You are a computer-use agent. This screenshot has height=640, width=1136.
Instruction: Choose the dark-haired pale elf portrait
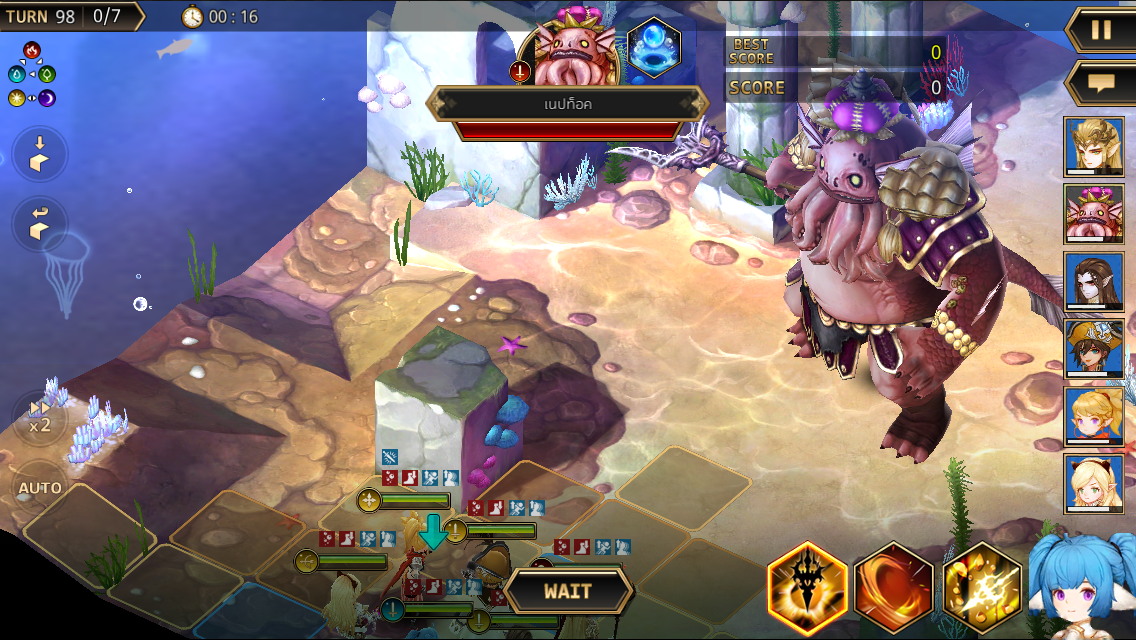[1094, 282]
